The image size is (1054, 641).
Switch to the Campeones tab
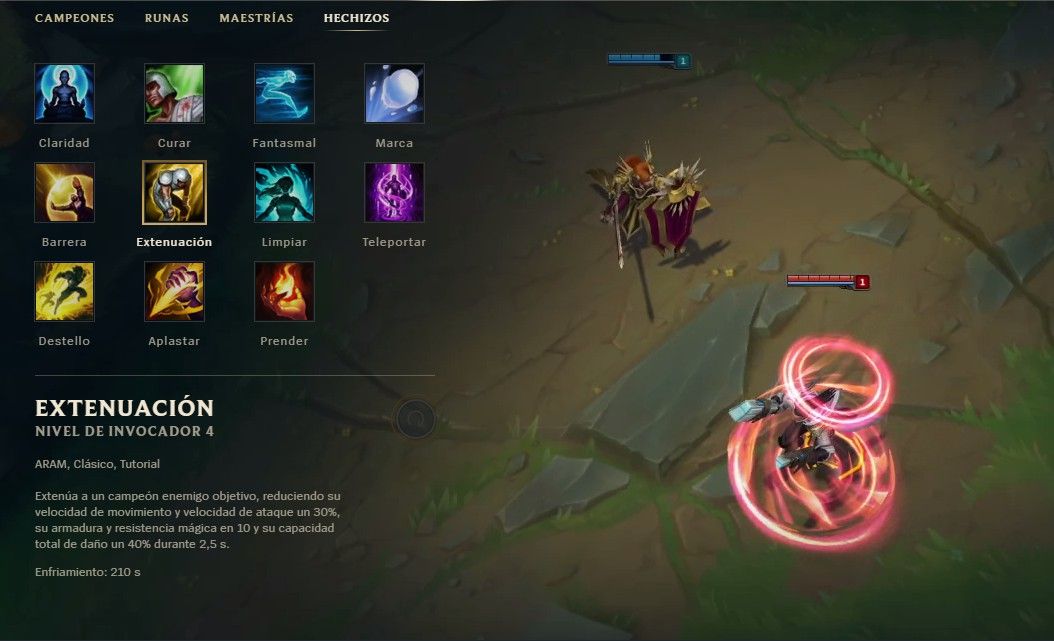(74, 18)
